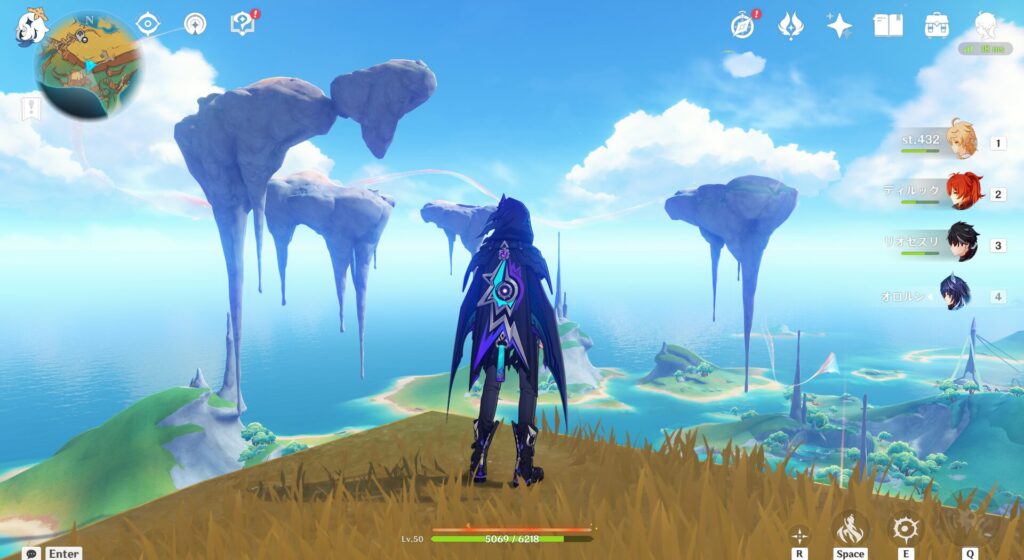
Task: Open the Paimon menu
Action: [x=30, y=27]
